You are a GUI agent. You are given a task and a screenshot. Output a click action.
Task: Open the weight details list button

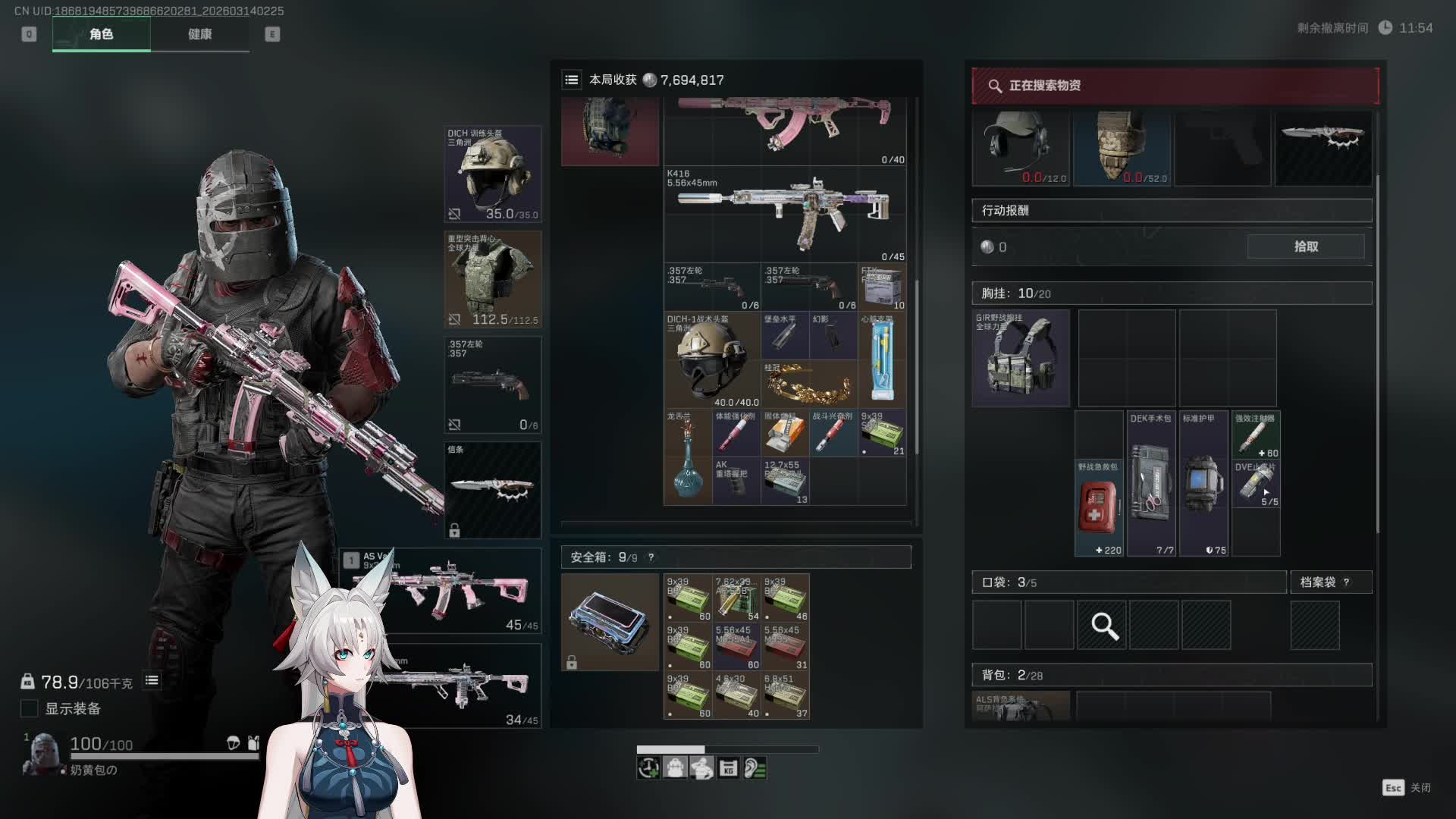point(152,680)
